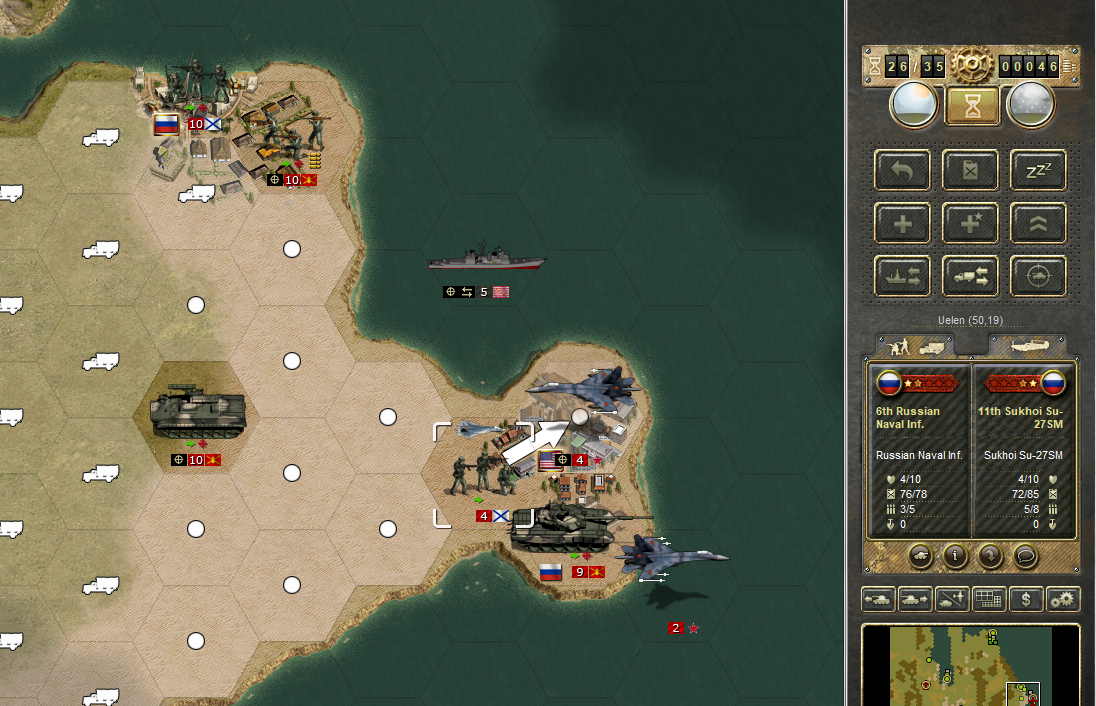Apply elite replacements with the plus-star button
This screenshot has height=706, width=1096.
970,224
